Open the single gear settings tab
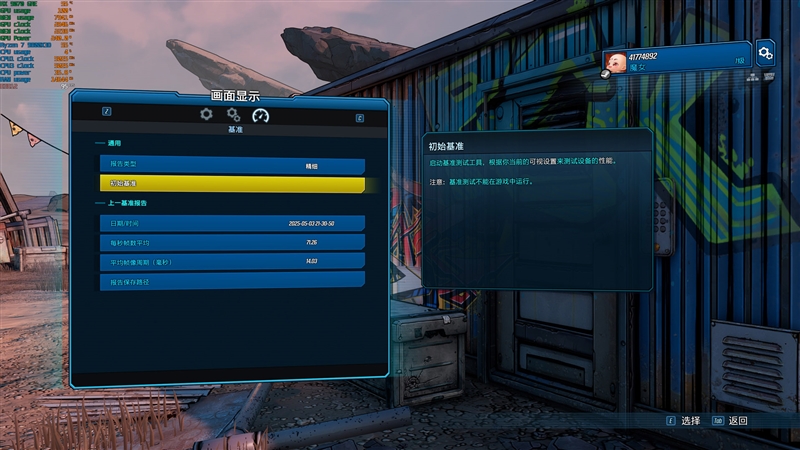The height and width of the screenshot is (450, 800). (206, 115)
